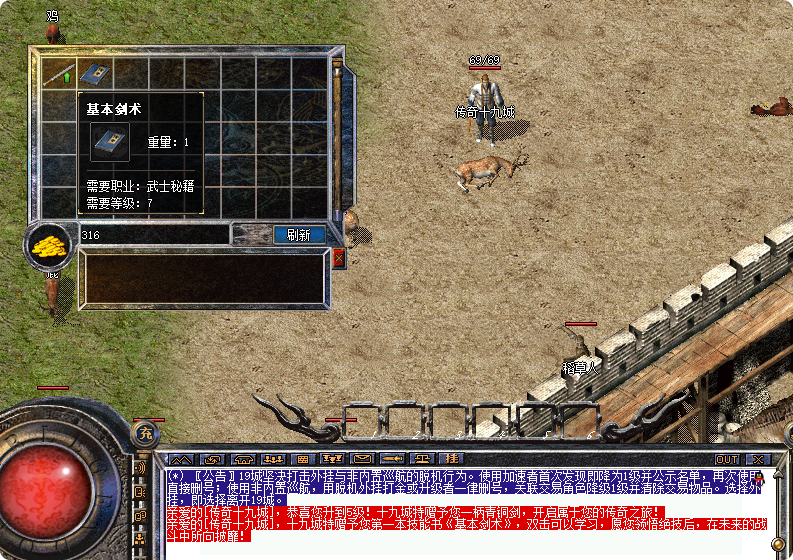This screenshot has width=793, height=560.
Task: Click the mountain-shaped map toolbar icon
Action: [179, 459]
